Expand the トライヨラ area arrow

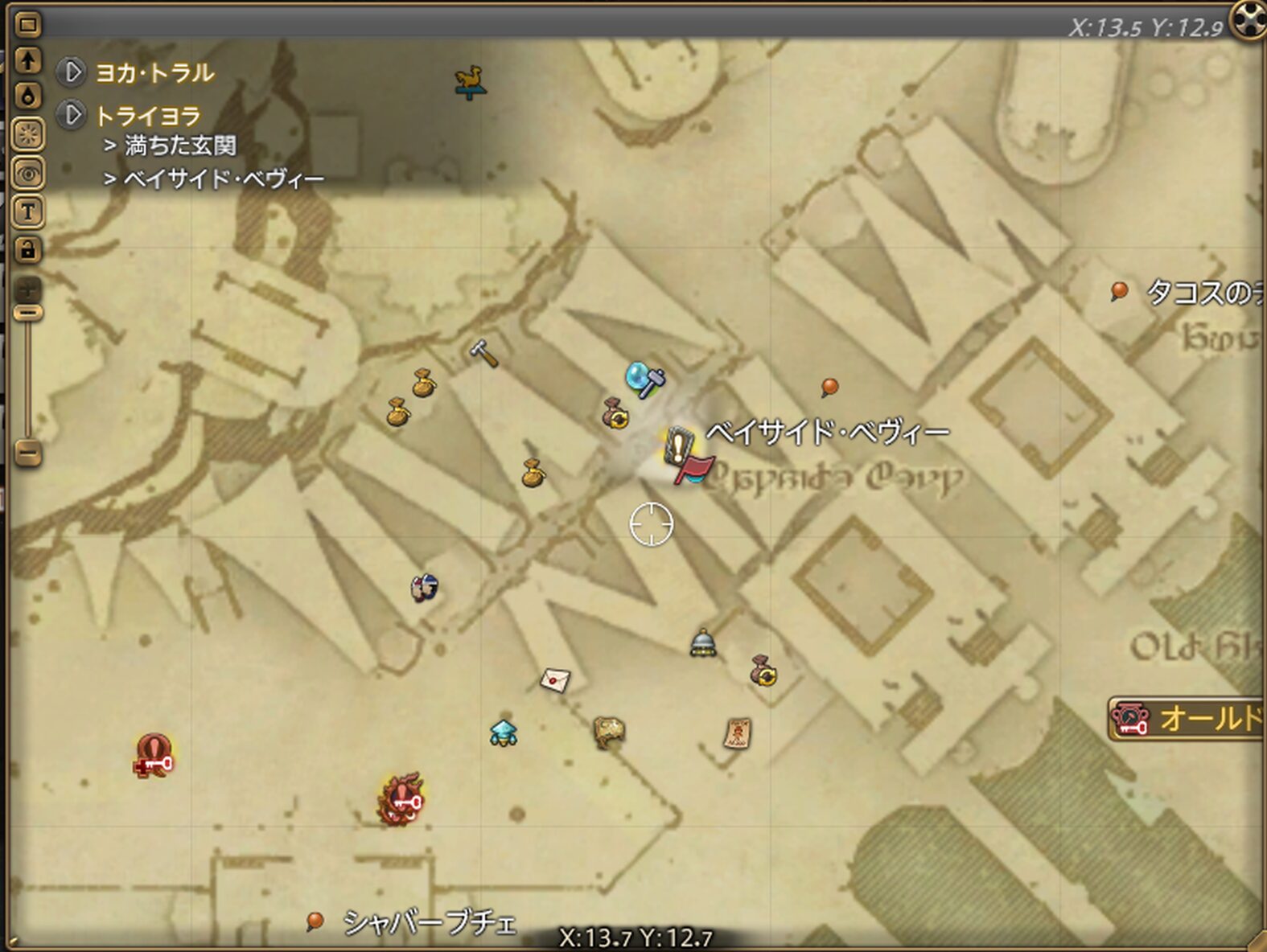click(x=71, y=115)
